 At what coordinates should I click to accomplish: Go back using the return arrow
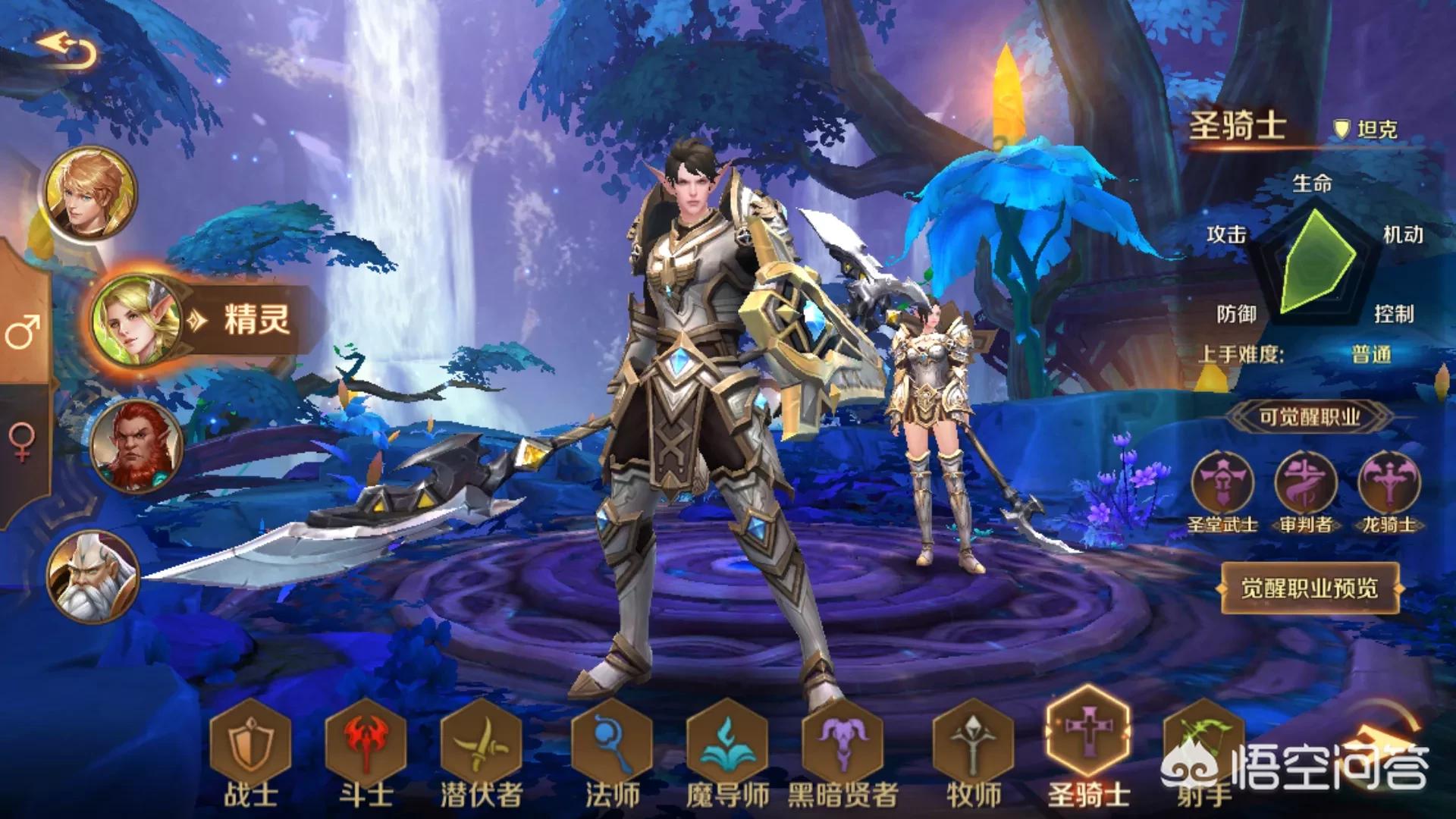click(68, 50)
